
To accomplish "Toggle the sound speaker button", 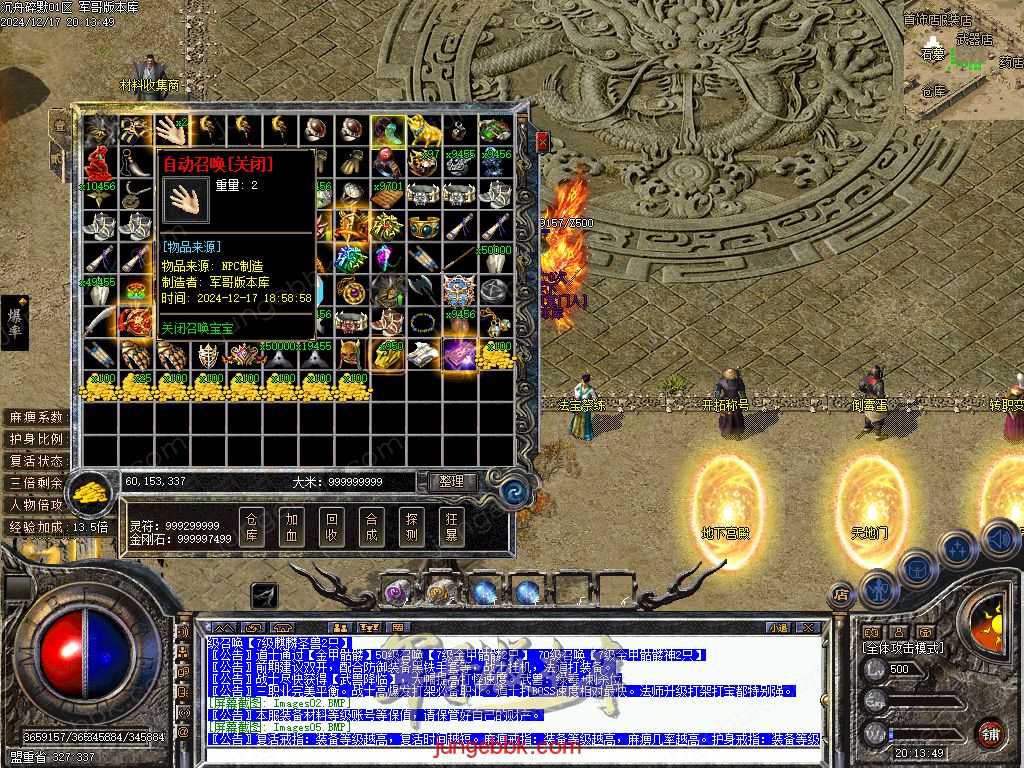I will click(x=999, y=539).
